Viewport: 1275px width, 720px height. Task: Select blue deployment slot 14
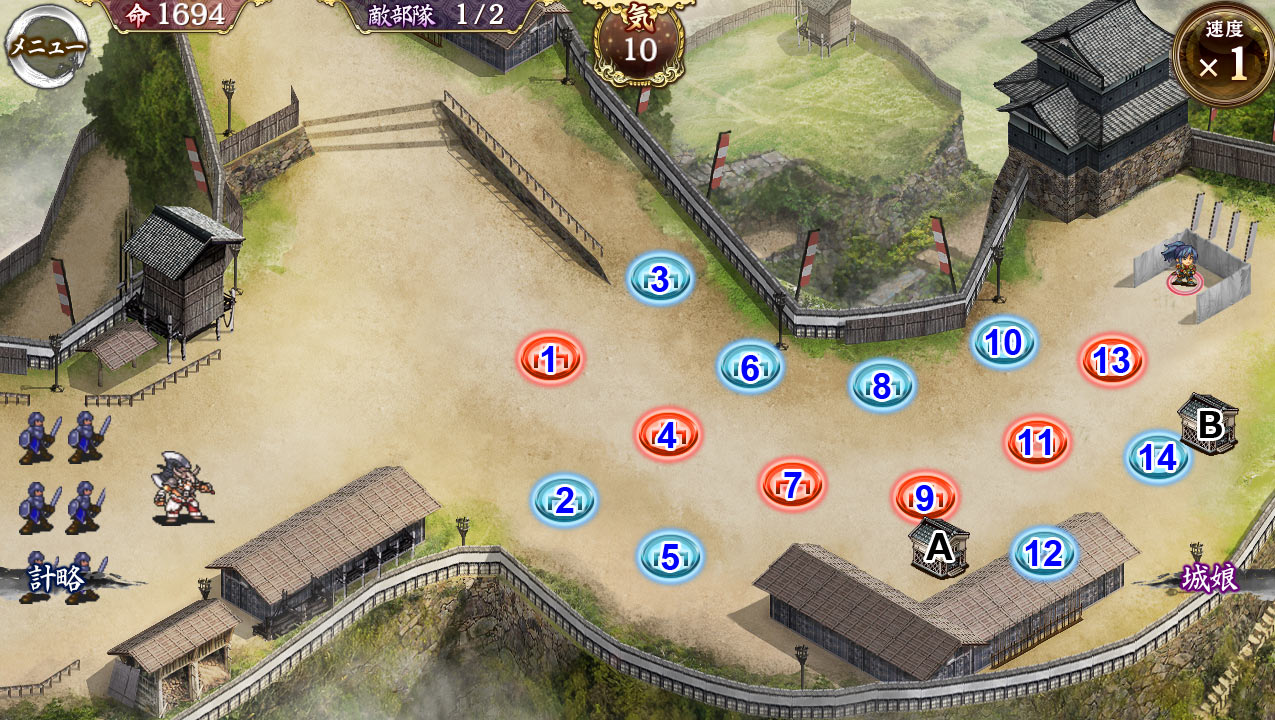(x=1158, y=457)
